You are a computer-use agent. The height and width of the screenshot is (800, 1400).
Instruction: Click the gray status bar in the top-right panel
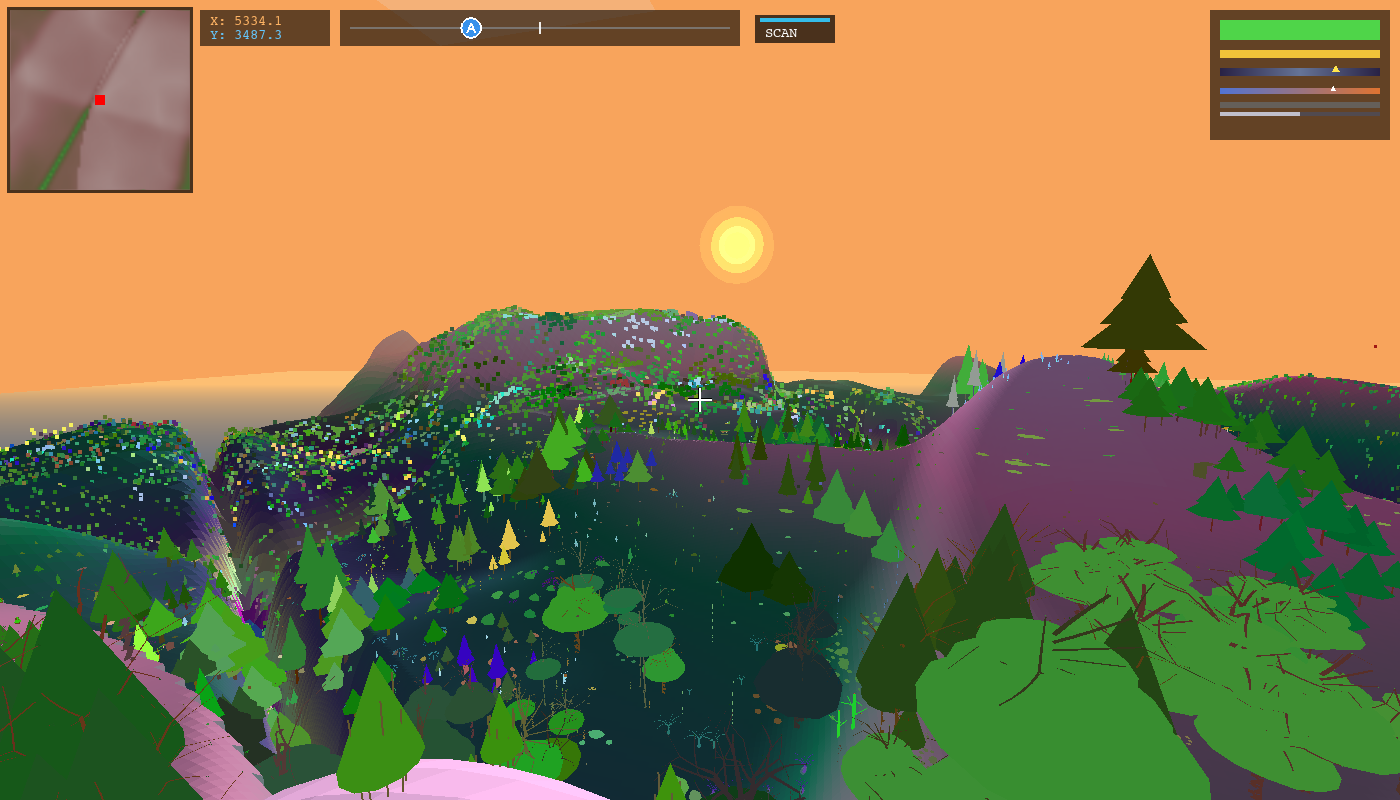tap(1300, 105)
